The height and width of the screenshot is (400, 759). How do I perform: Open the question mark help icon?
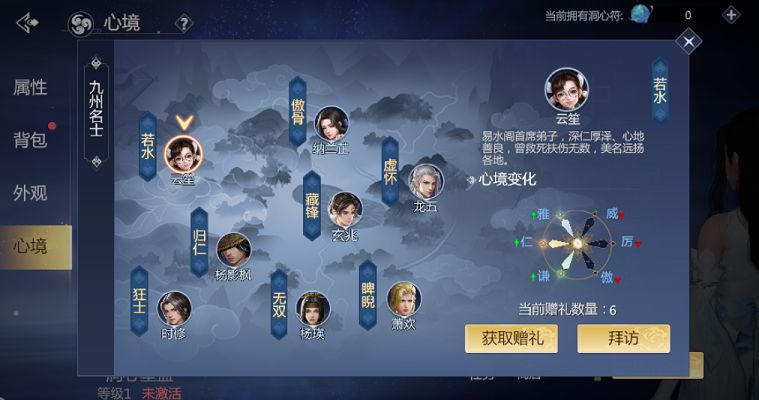184,22
